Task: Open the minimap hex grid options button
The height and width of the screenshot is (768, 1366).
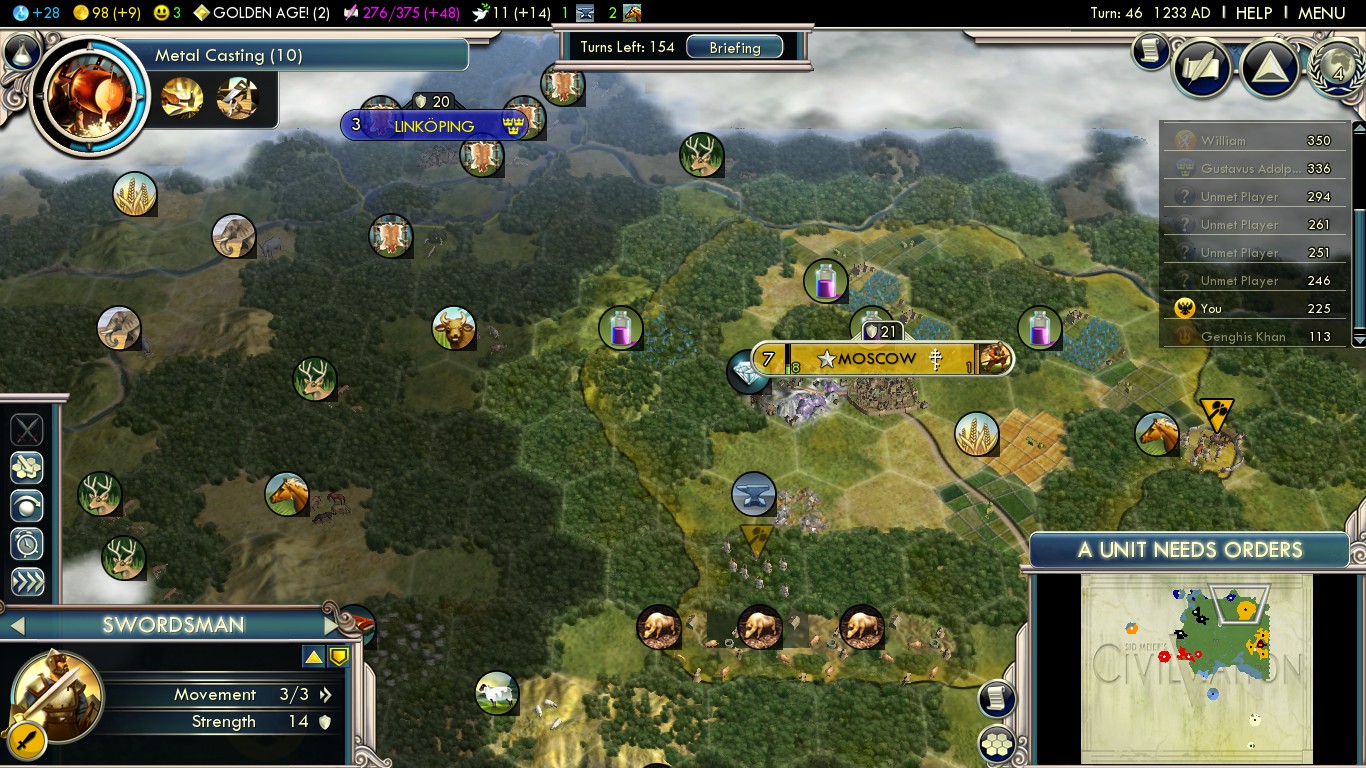Action: [x=997, y=743]
